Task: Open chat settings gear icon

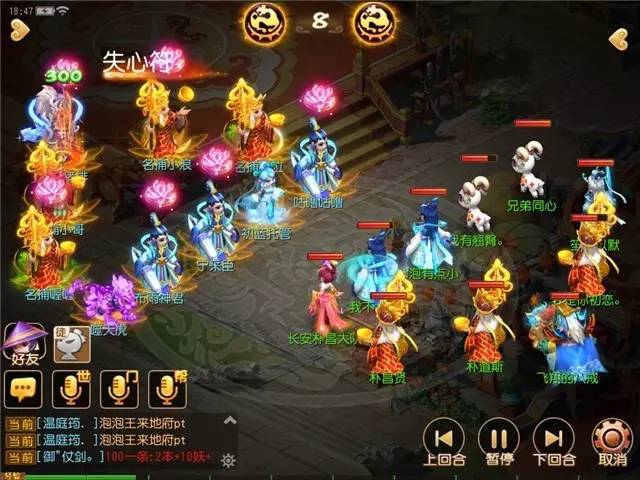Action: coord(227,460)
